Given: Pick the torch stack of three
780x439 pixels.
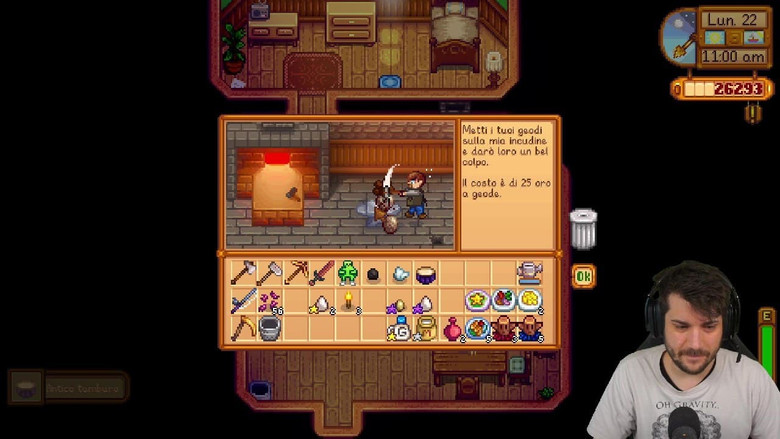Looking at the screenshot, I should tap(348, 300).
